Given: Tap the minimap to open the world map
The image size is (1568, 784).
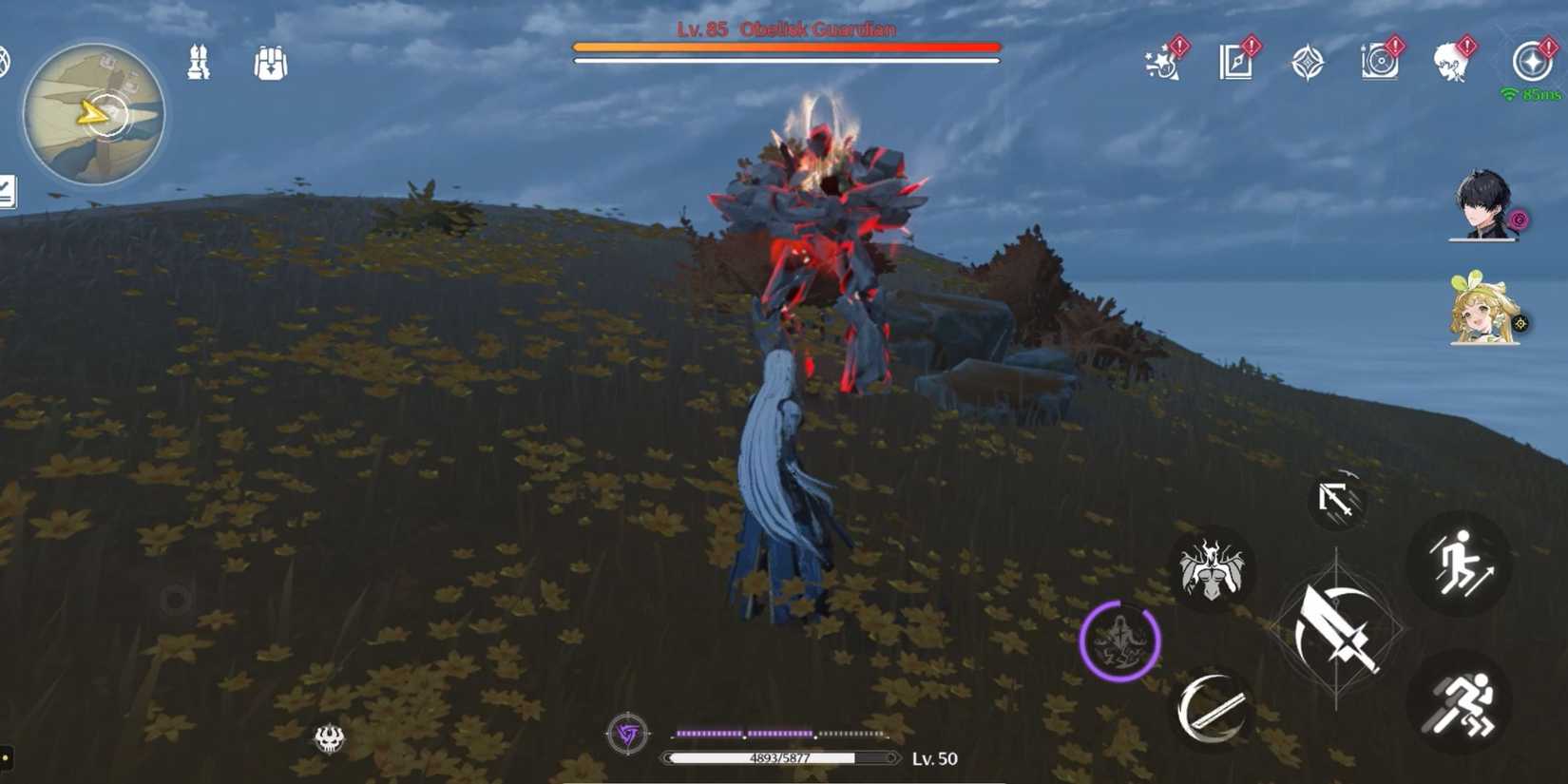Looking at the screenshot, I should (92, 114).
